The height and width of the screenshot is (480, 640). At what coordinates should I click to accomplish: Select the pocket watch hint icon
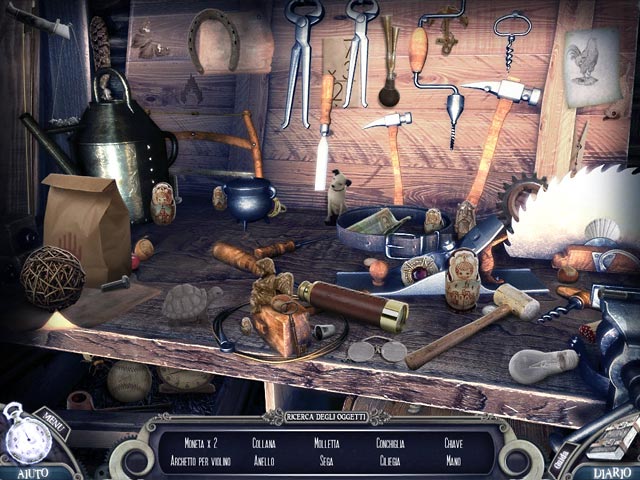(x=27, y=437)
